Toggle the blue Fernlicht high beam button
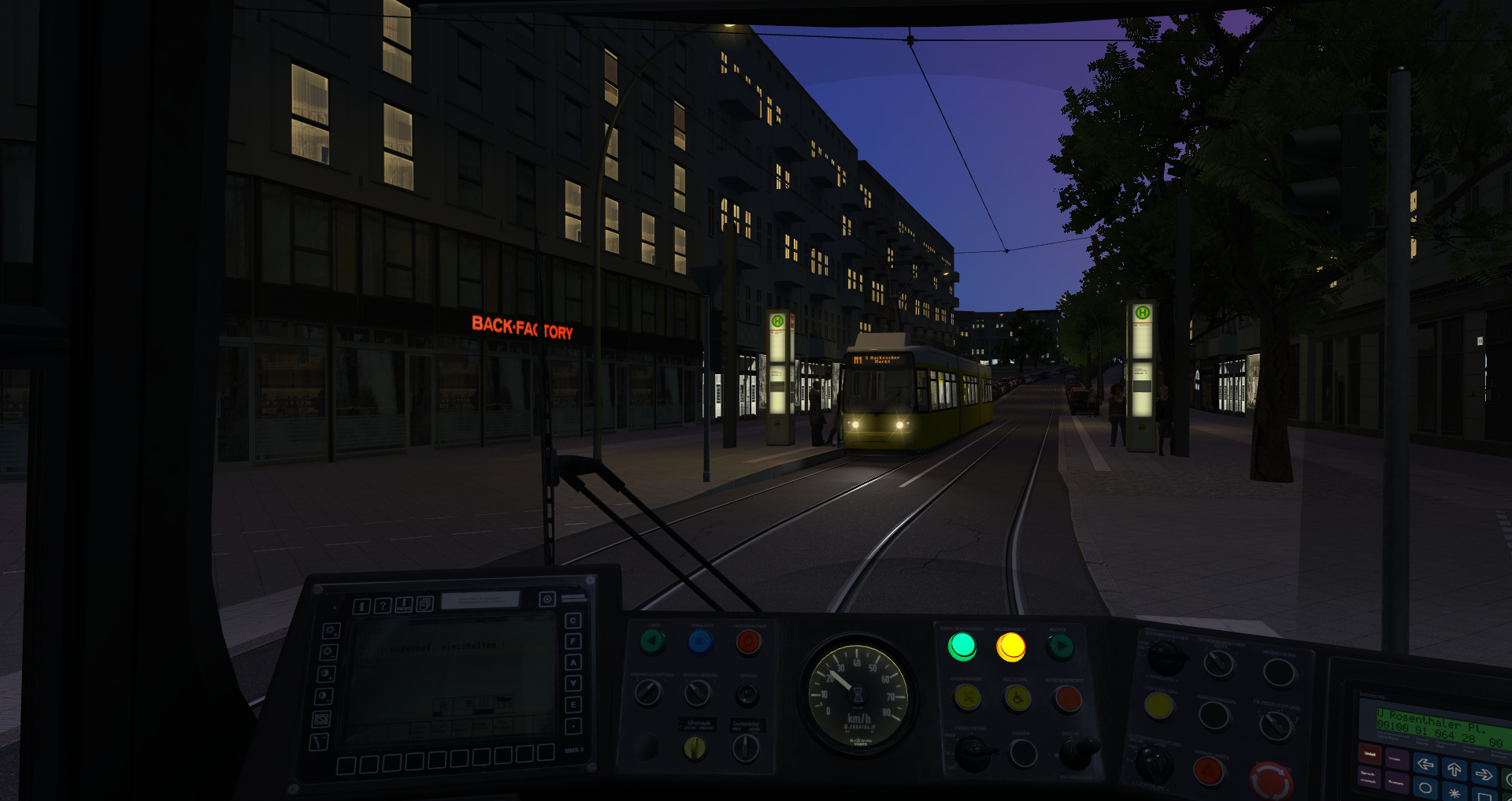This screenshot has width=1512, height=801. [700, 643]
